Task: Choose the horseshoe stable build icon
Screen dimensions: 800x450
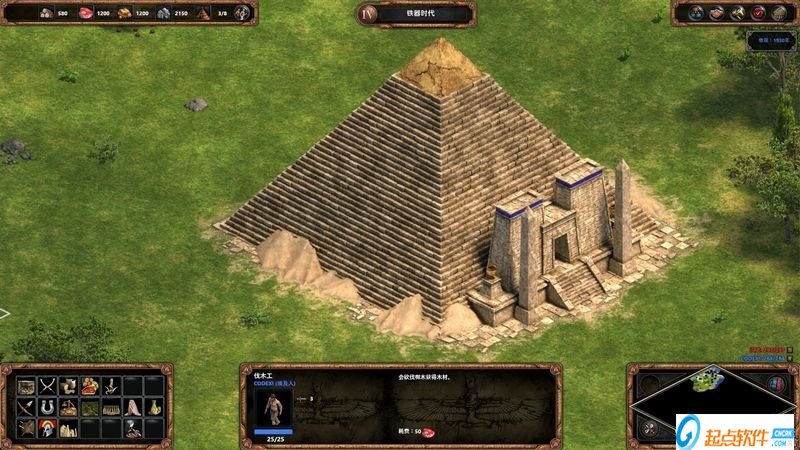Action: tap(47, 407)
